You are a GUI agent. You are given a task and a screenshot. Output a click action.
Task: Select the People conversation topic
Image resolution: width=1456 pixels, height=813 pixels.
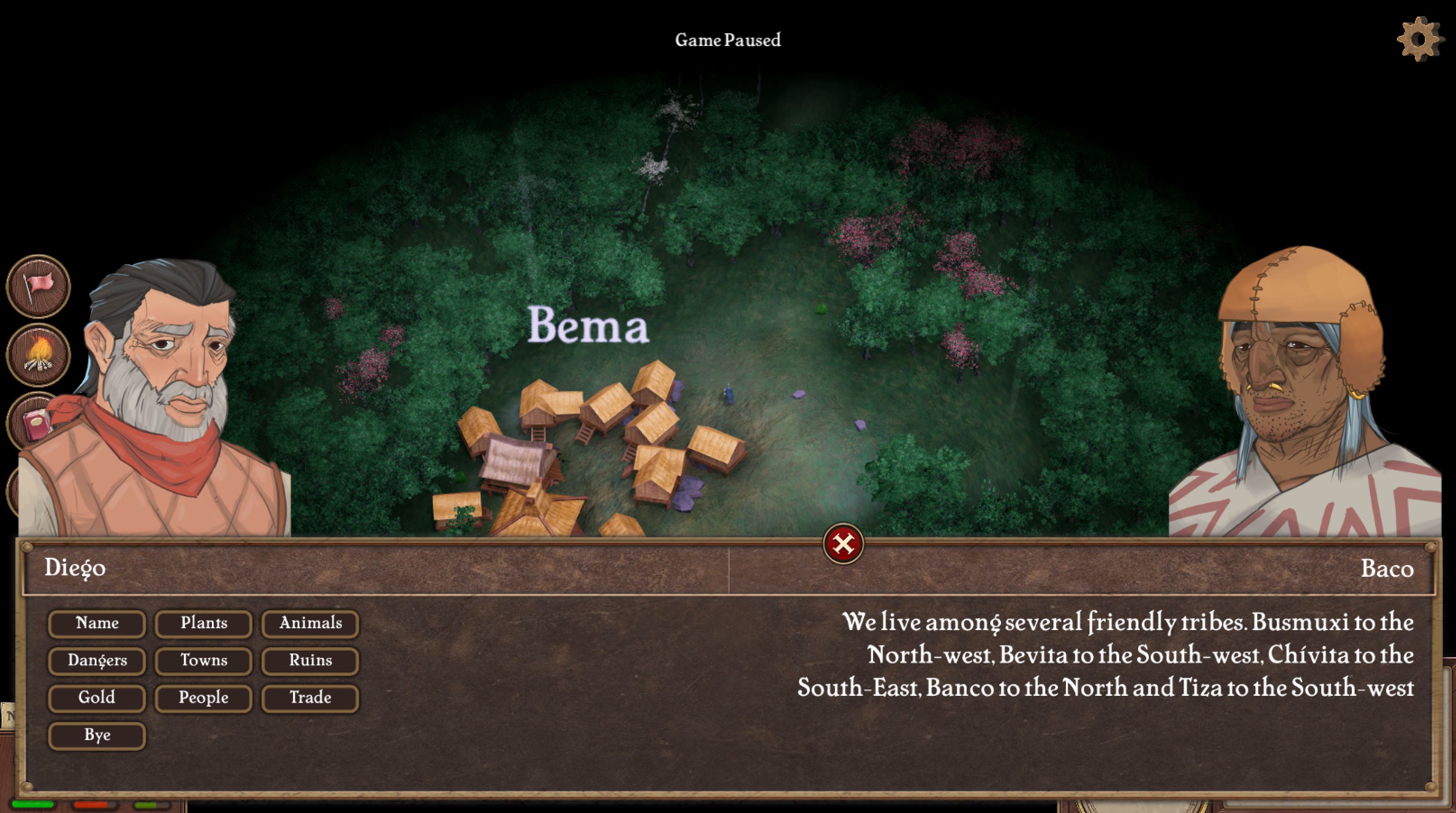(x=203, y=698)
